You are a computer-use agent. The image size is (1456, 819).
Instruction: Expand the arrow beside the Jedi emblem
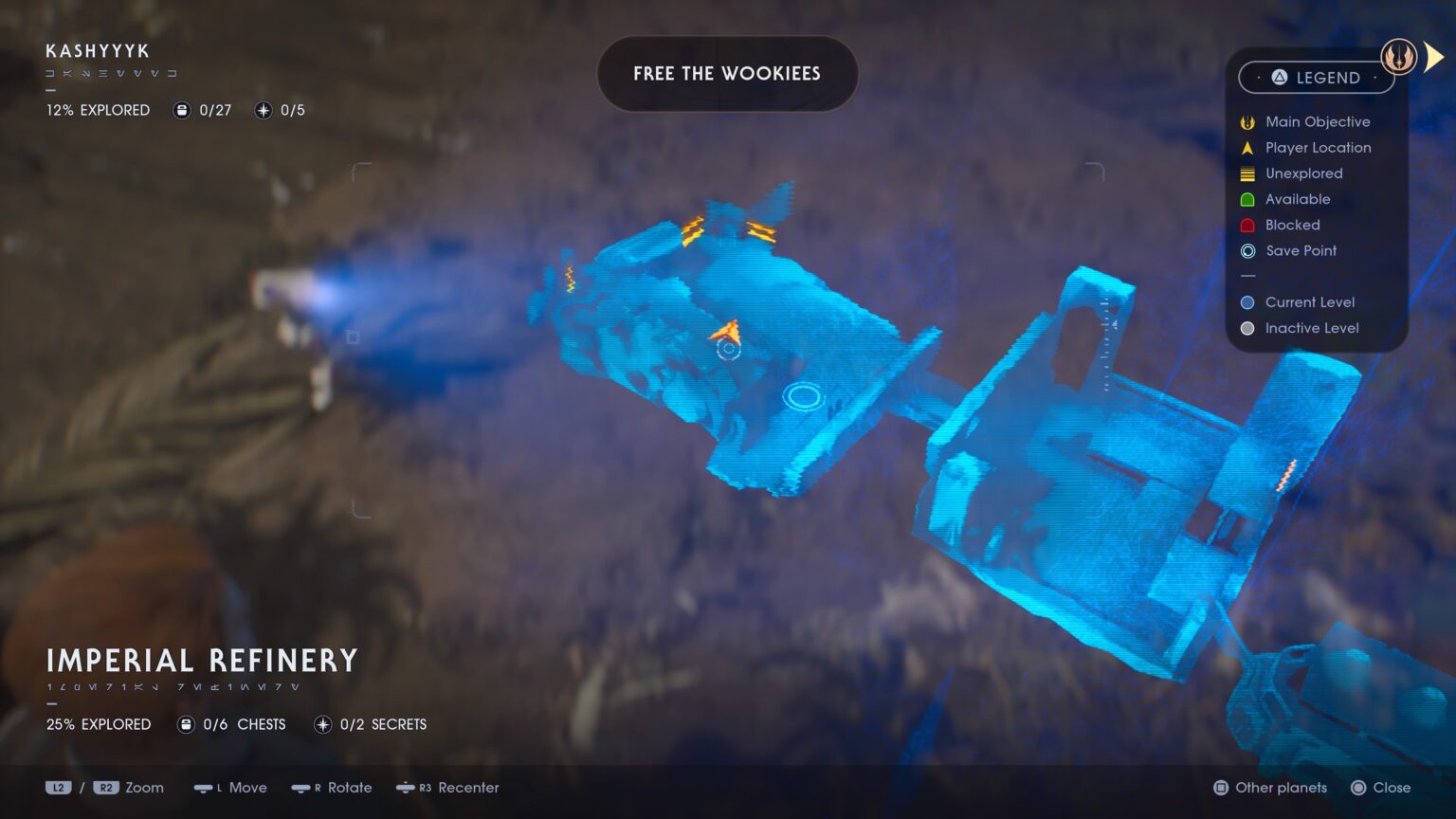(x=1434, y=55)
